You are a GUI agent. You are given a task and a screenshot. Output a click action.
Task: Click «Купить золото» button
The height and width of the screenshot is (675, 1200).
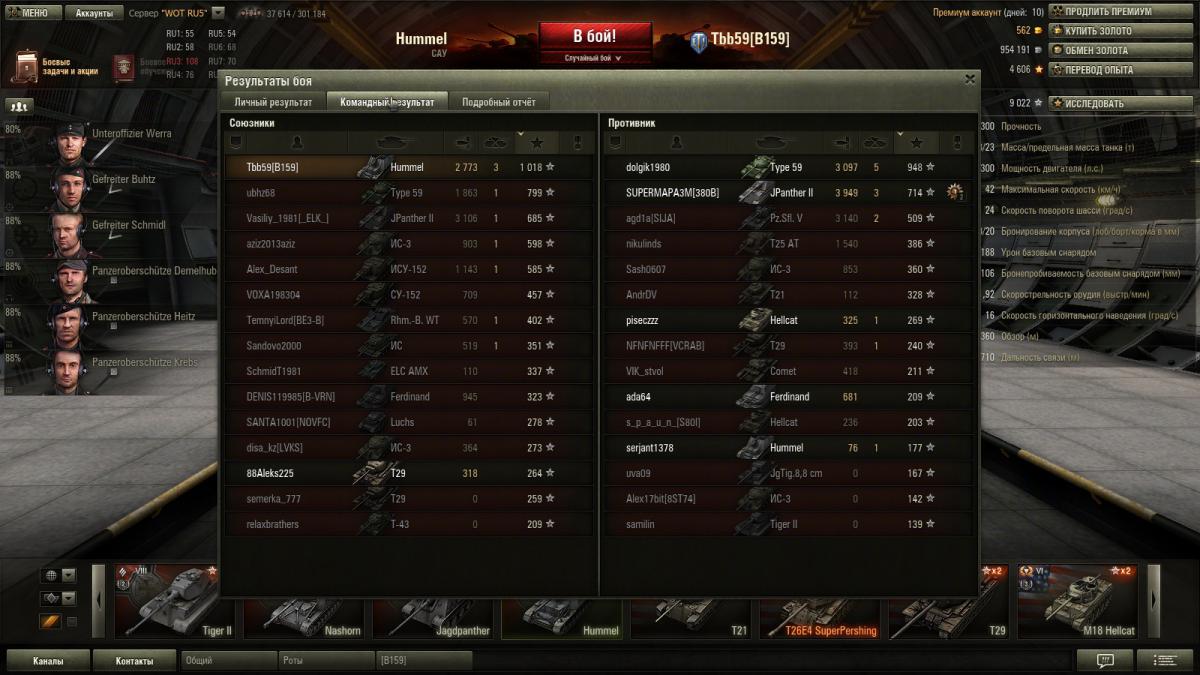tap(1098, 31)
